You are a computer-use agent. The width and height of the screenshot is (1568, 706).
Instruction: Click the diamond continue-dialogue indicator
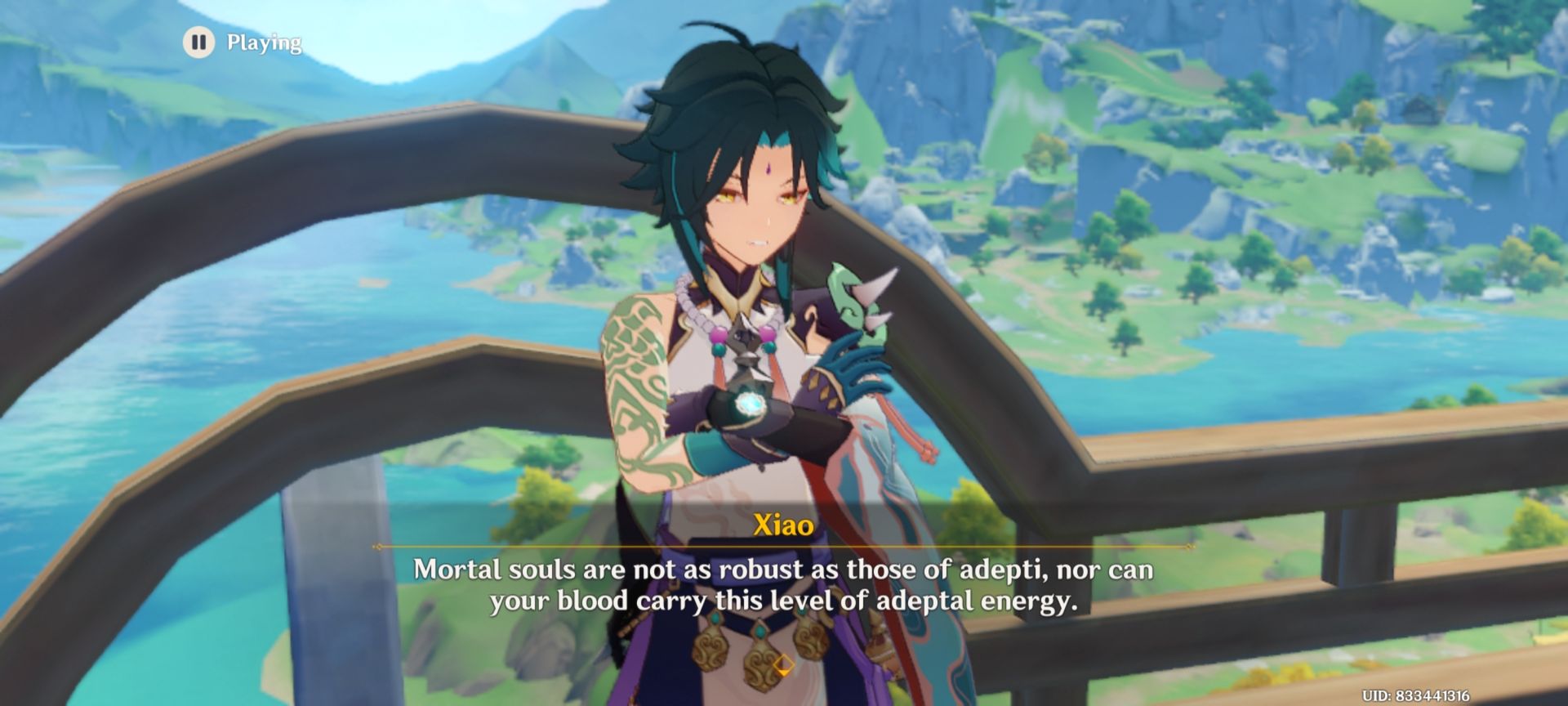pyautogui.click(x=783, y=664)
